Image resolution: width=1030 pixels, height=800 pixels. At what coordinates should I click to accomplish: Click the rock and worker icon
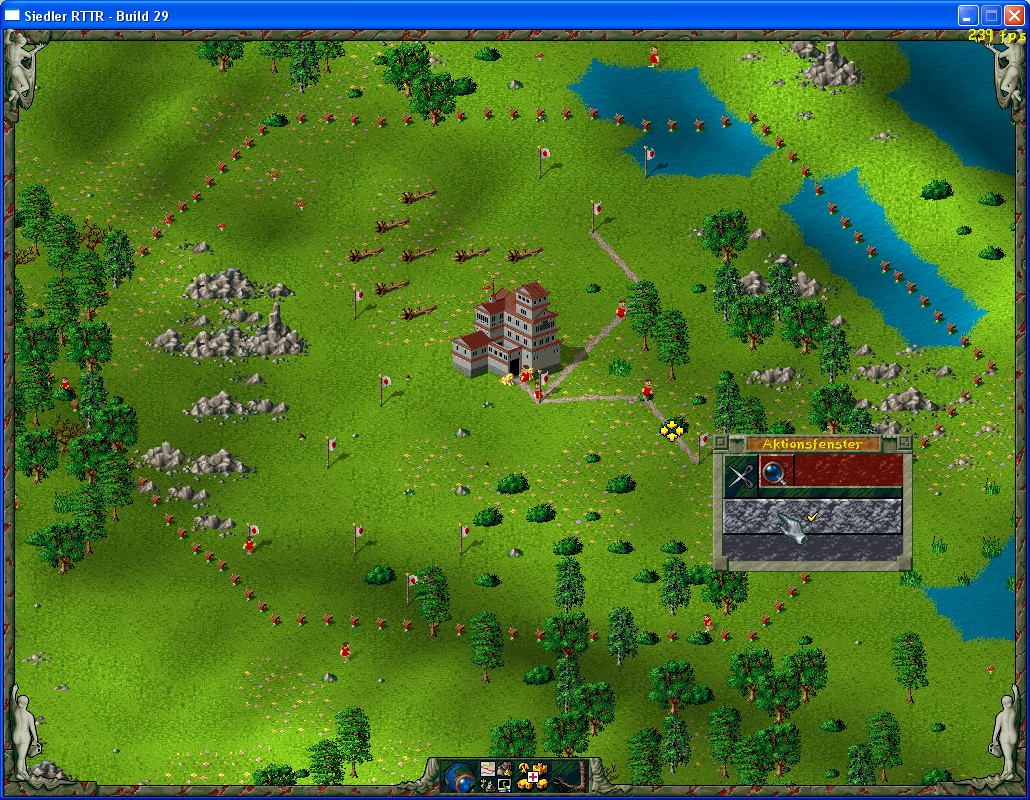click(x=504, y=769)
